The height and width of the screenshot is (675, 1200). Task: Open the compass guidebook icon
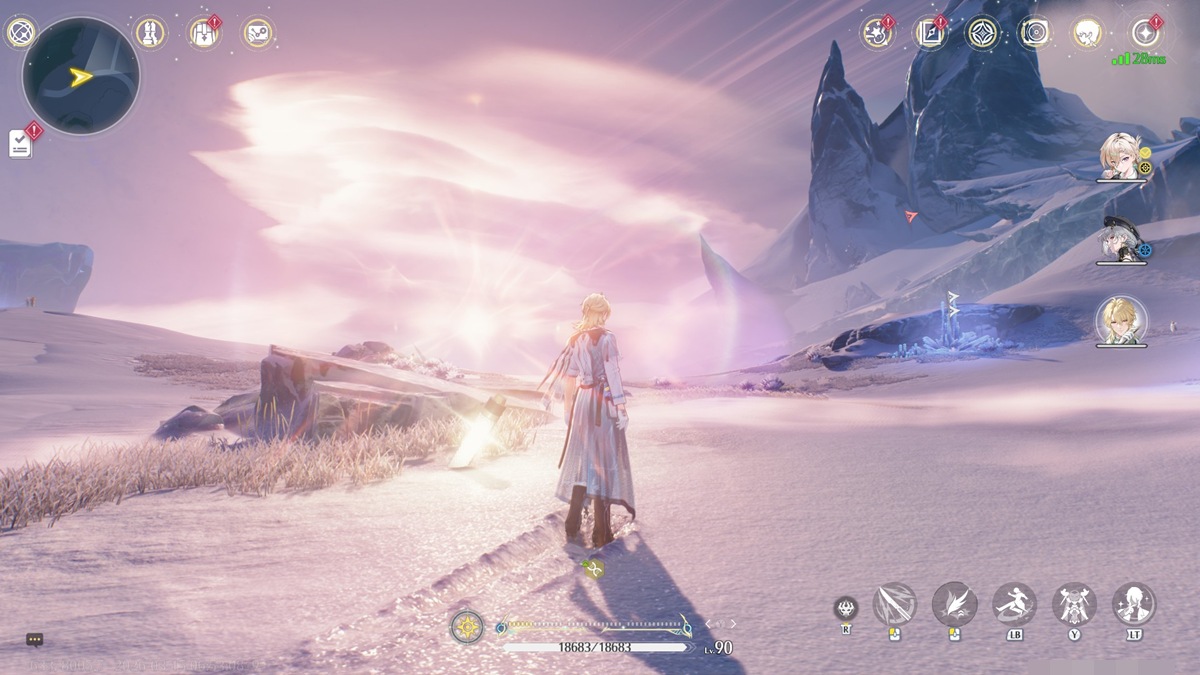coord(930,33)
